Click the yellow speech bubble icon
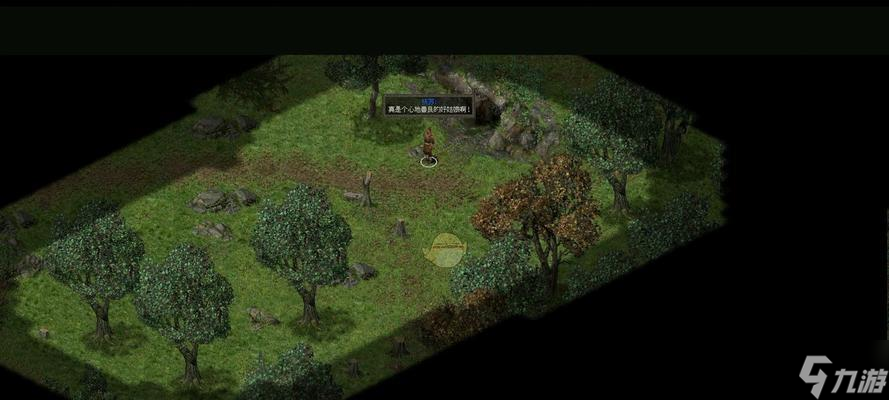 [x=445, y=249]
